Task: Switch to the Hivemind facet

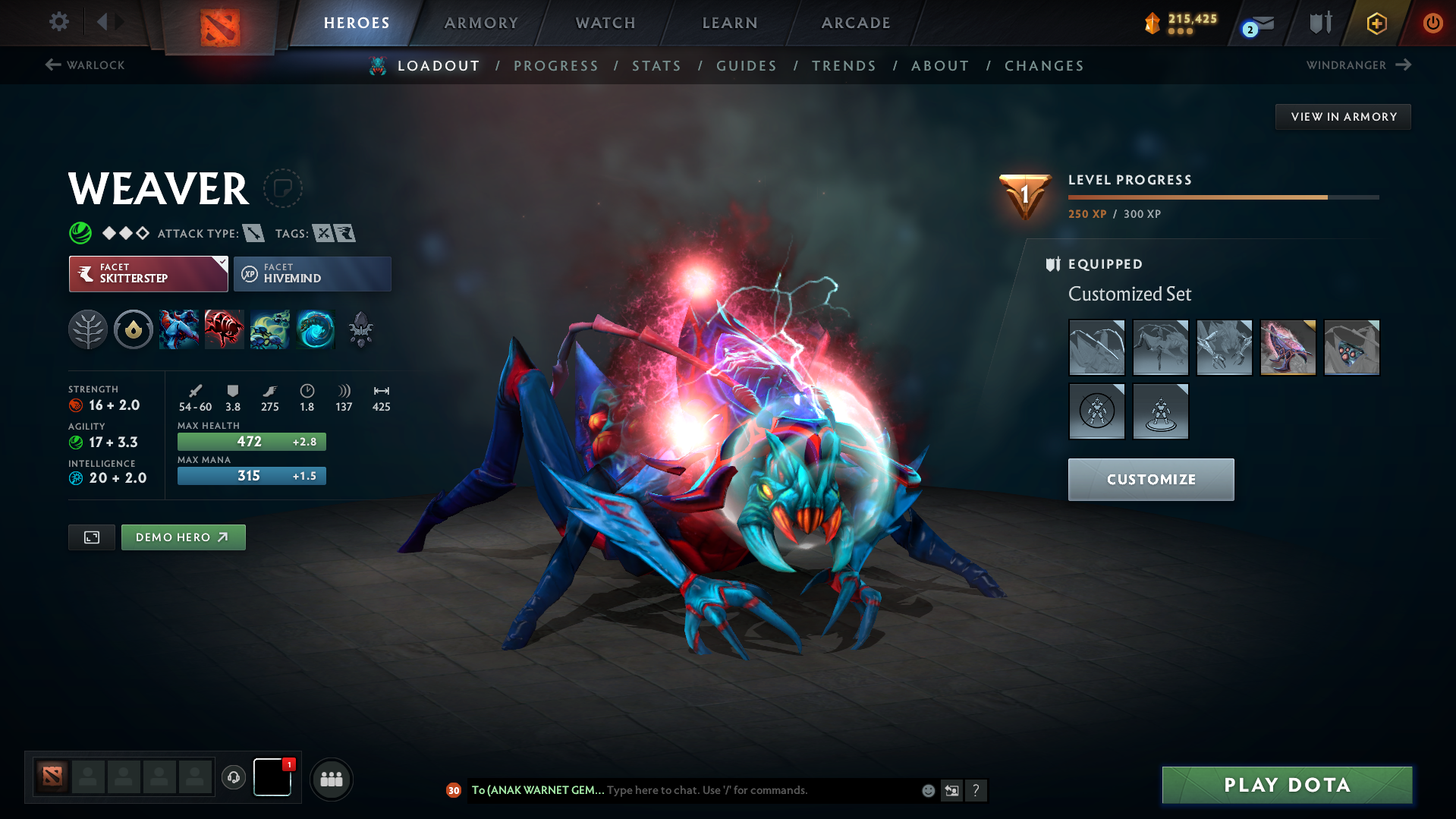Action: pos(312,273)
